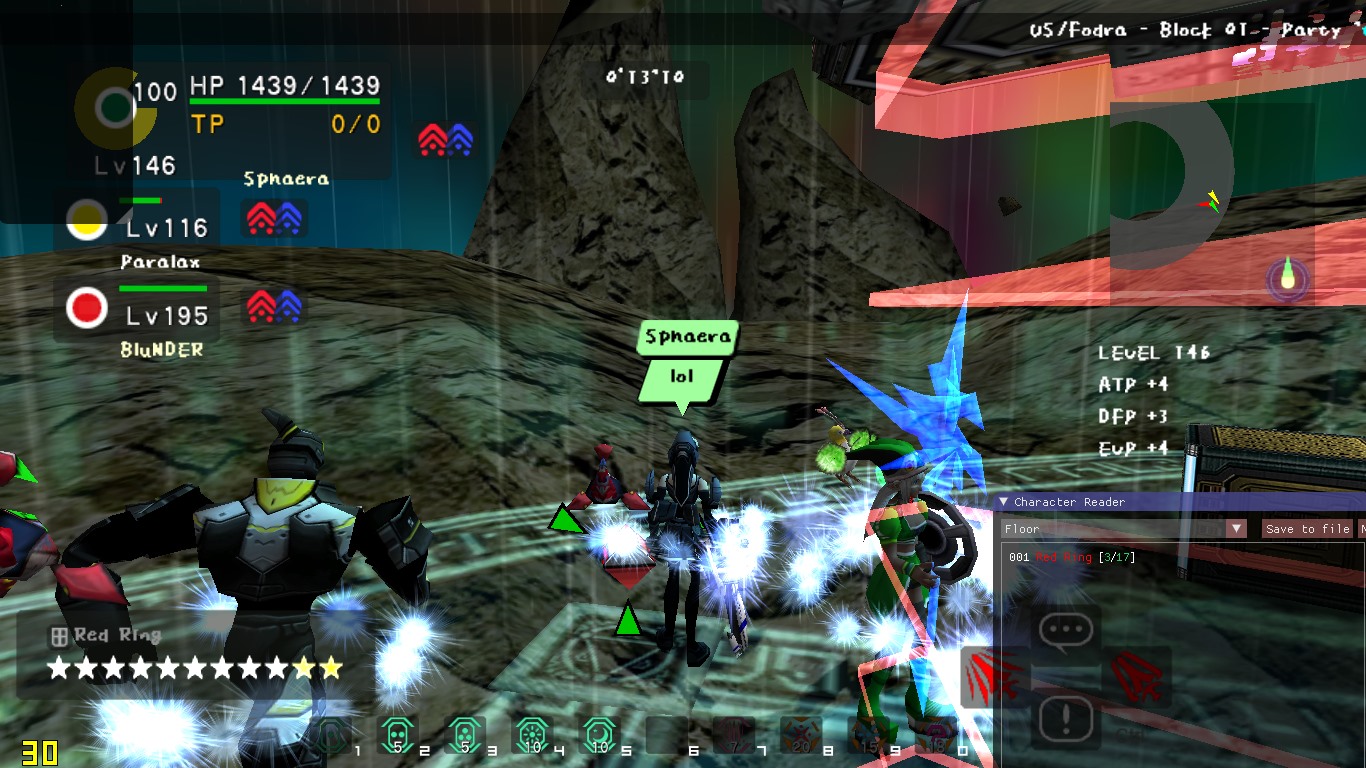Image resolution: width=1366 pixels, height=768 pixels.
Task: Use hotbar slot 2 two-dot item
Action: point(397,736)
